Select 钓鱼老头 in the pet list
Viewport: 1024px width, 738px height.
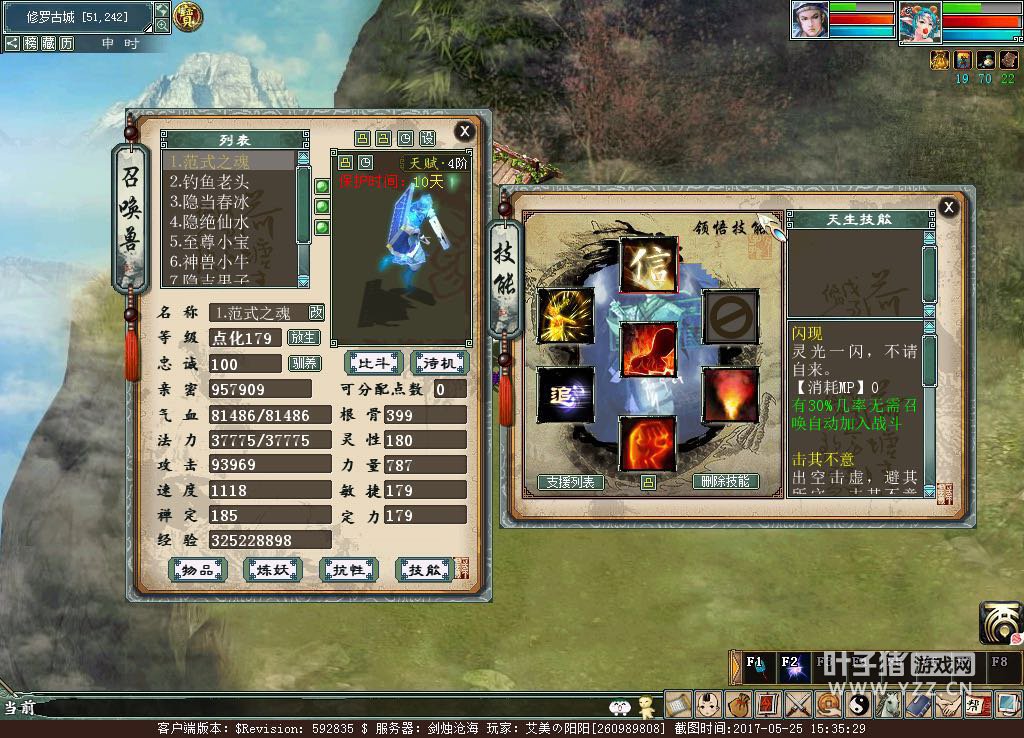click(x=210, y=182)
